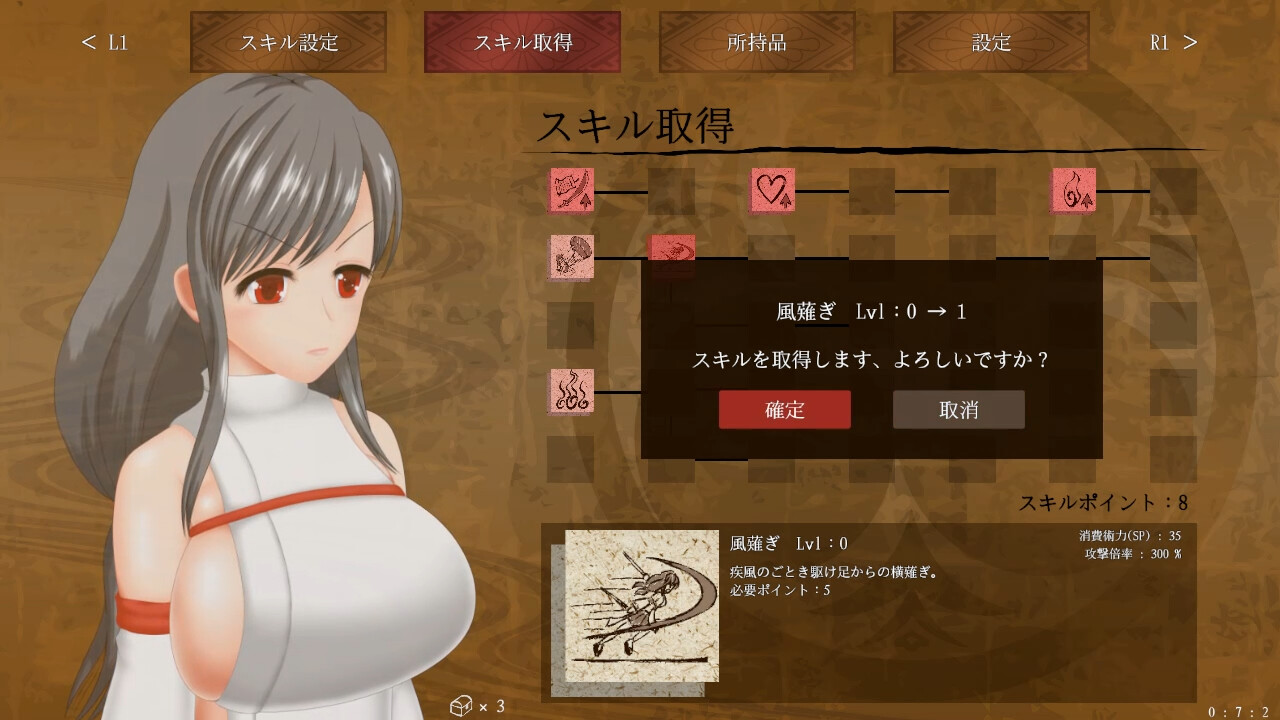
Task: Click the arrow-marked heart upgrade skill node
Action: coord(771,193)
